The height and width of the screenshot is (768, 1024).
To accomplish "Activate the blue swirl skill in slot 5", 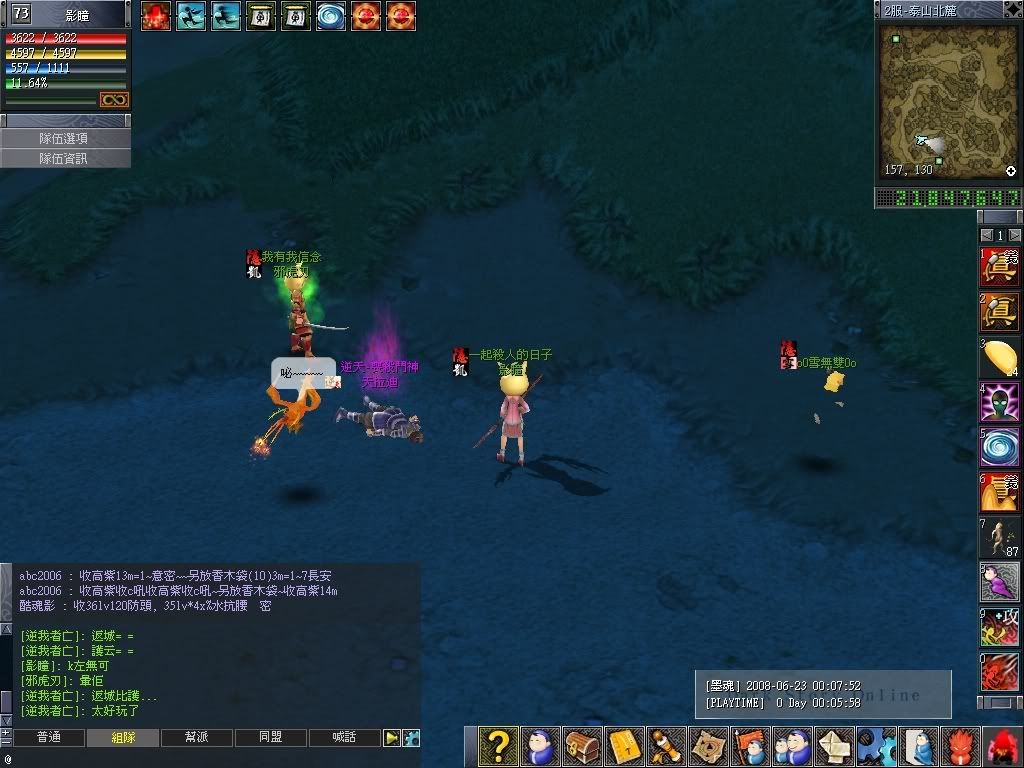I will click(x=999, y=447).
